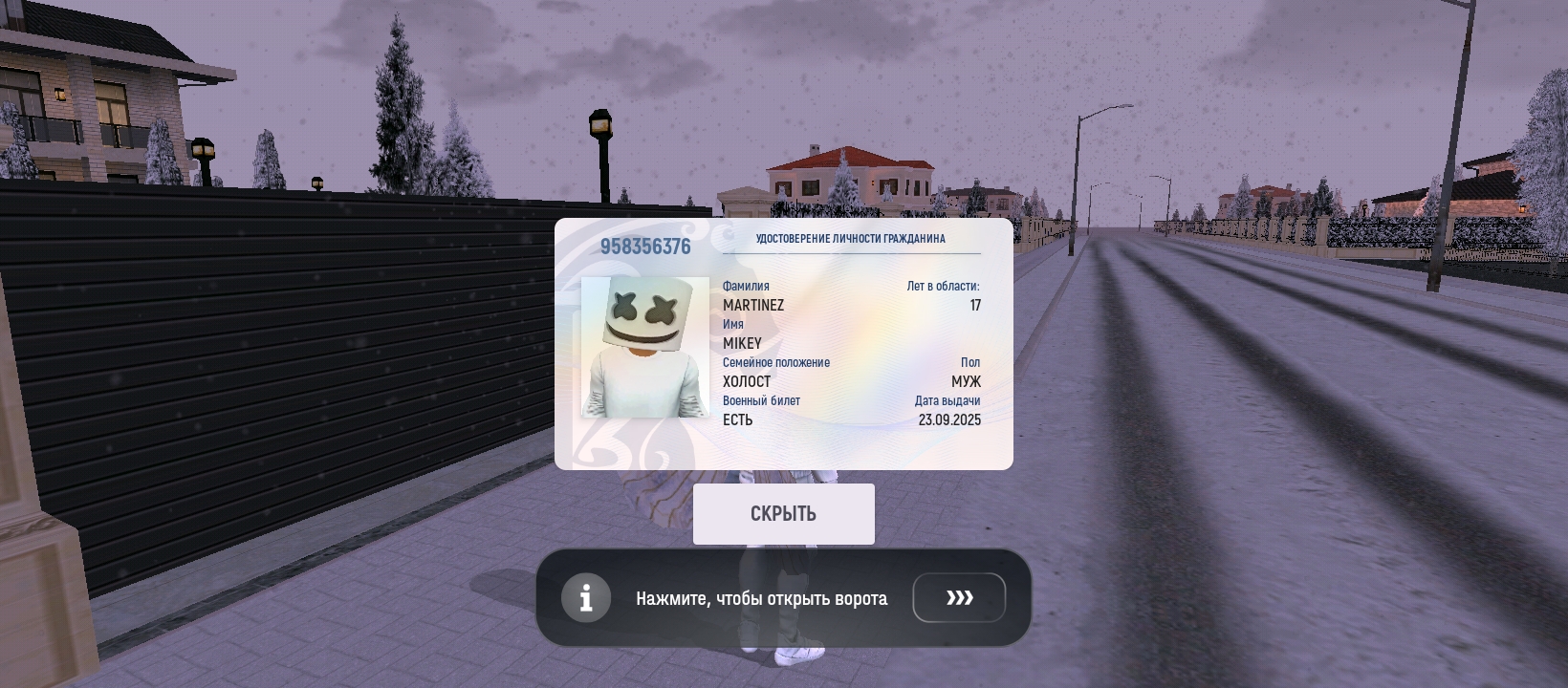
Task: Tap the ХОЛОСТ marital status value
Action: click(x=748, y=380)
